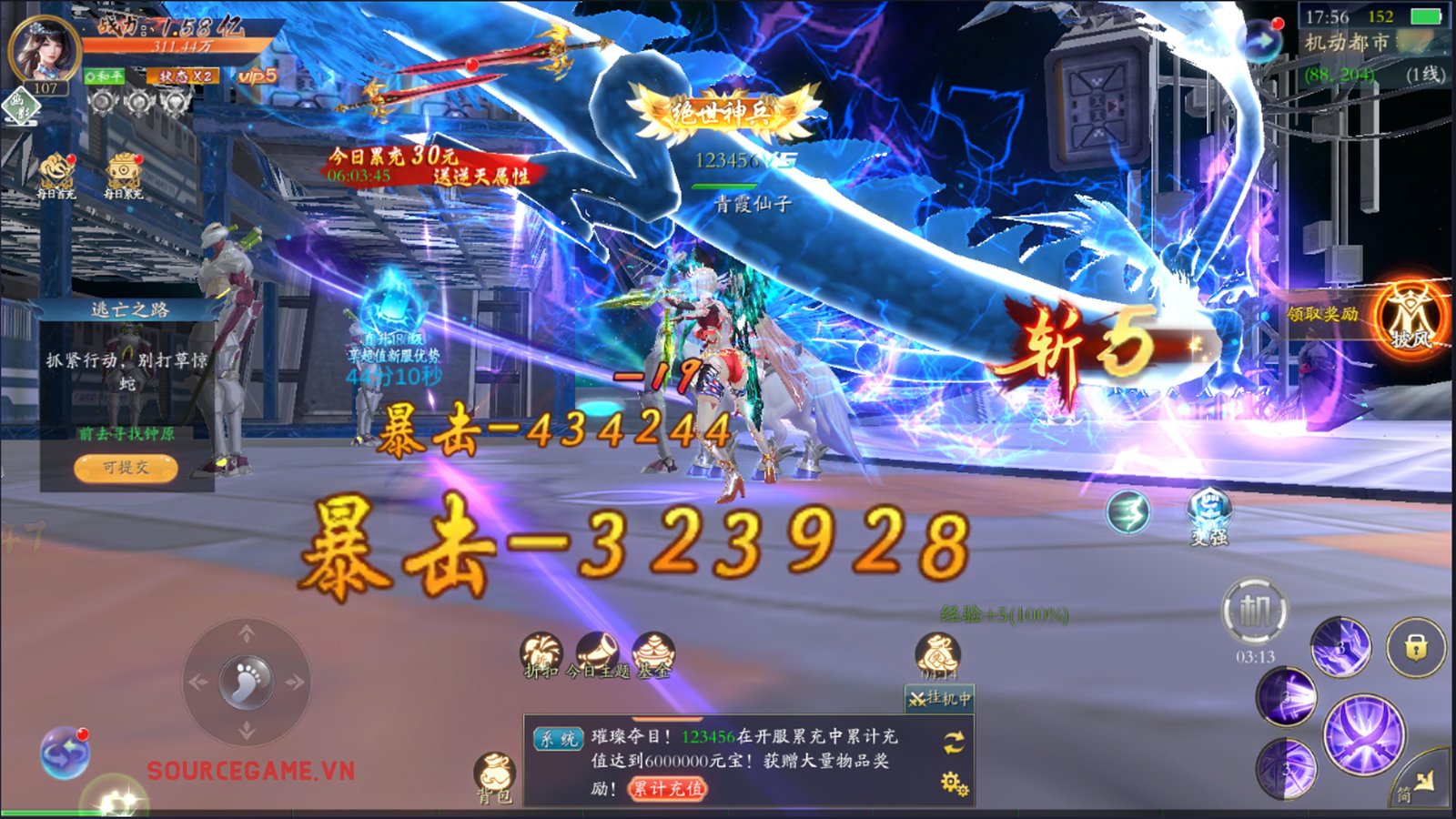The width and height of the screenshot is (1456, 819).
Task: Click the red 累计充值 link in chat
Action: [667, 789]
